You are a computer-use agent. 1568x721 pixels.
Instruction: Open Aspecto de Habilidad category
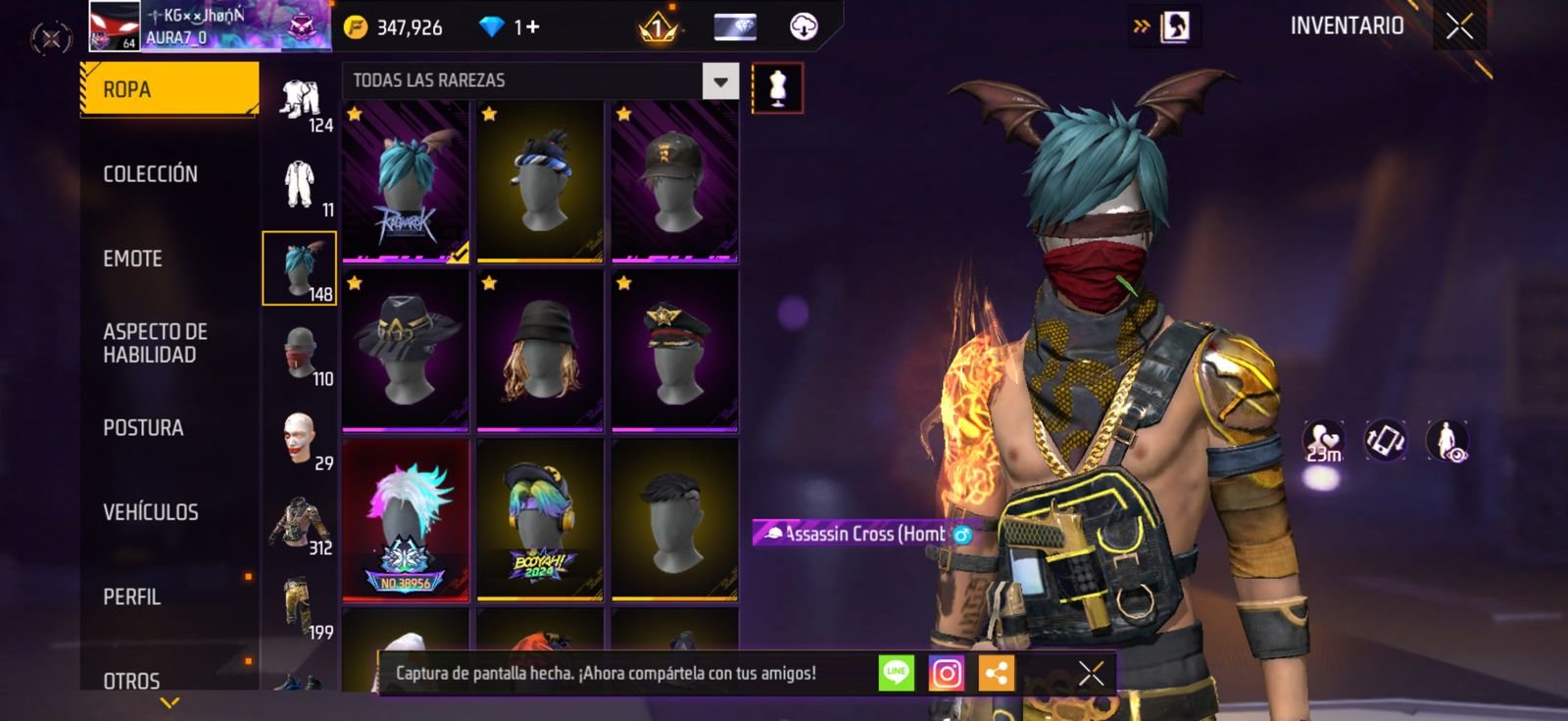(155, 343)
